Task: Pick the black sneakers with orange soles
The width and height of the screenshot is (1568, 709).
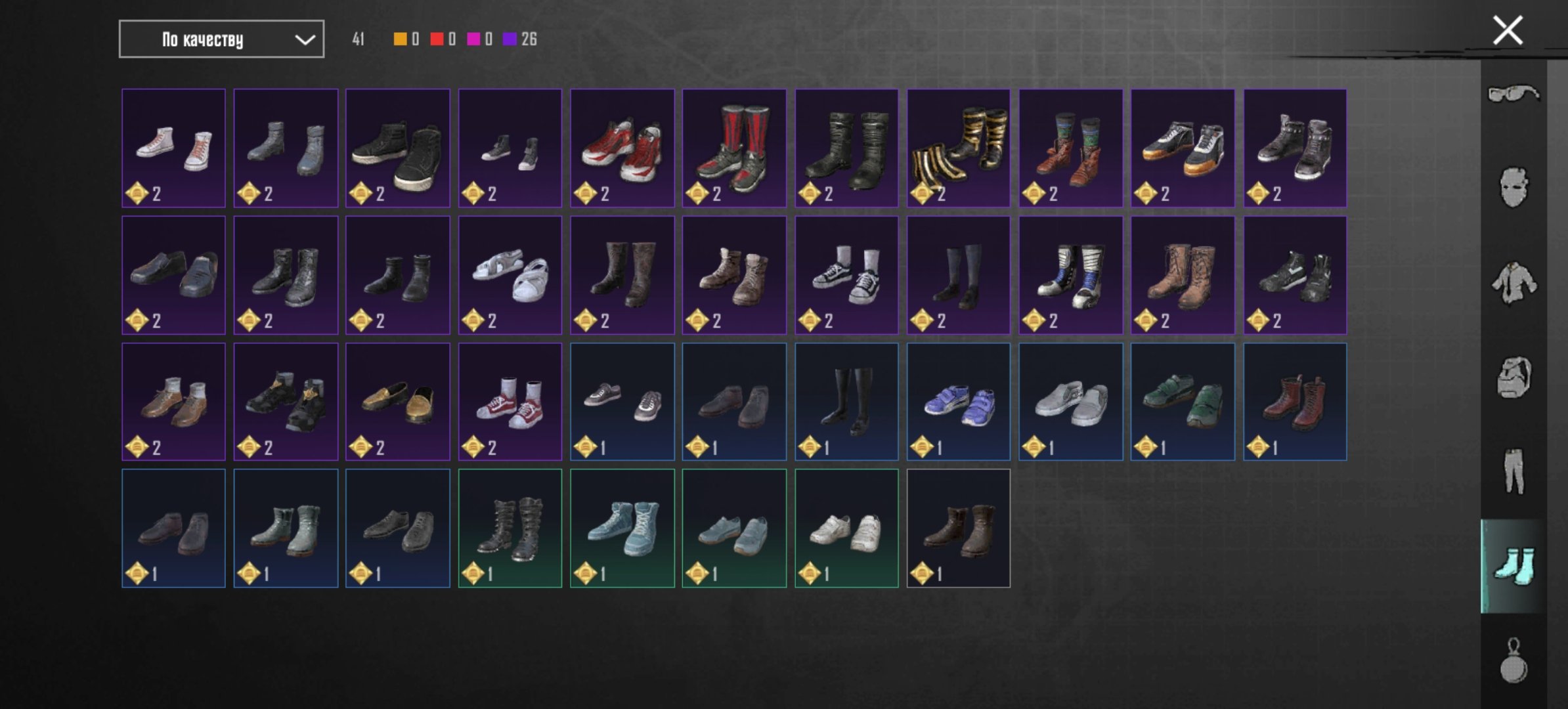Action: click(x=1183, y=148)
